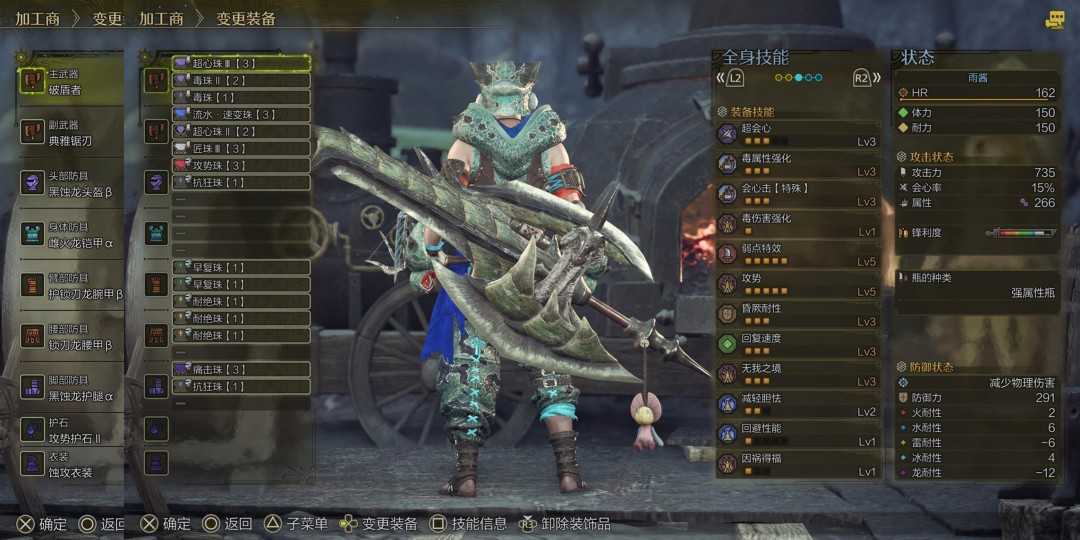Choose the 毒珠【1】 decoration row
Screen dimensions: 1080x540
tap(240, 97)
